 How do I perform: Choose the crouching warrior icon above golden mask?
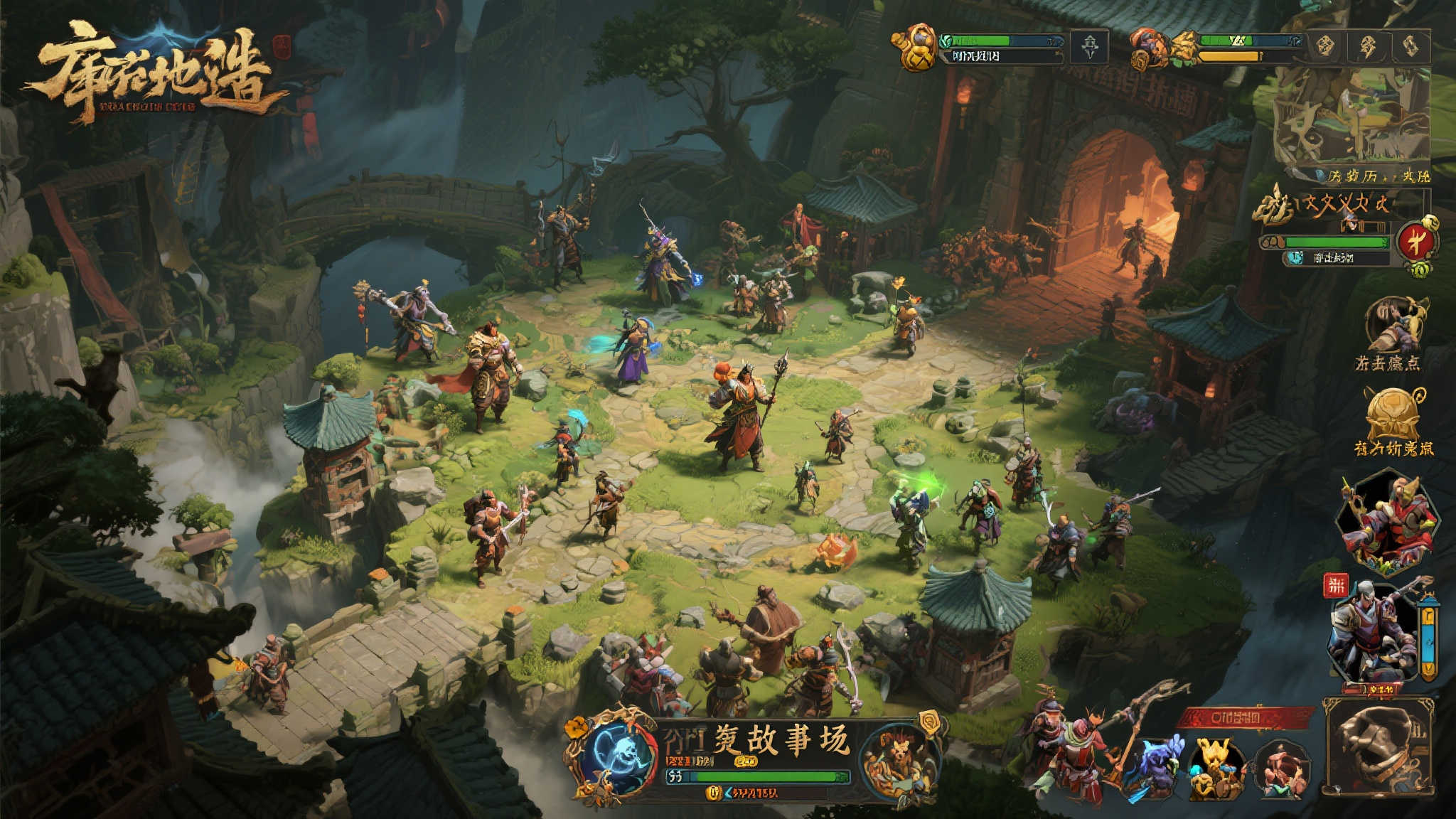pyautogui.click(x=1393, y=325)
